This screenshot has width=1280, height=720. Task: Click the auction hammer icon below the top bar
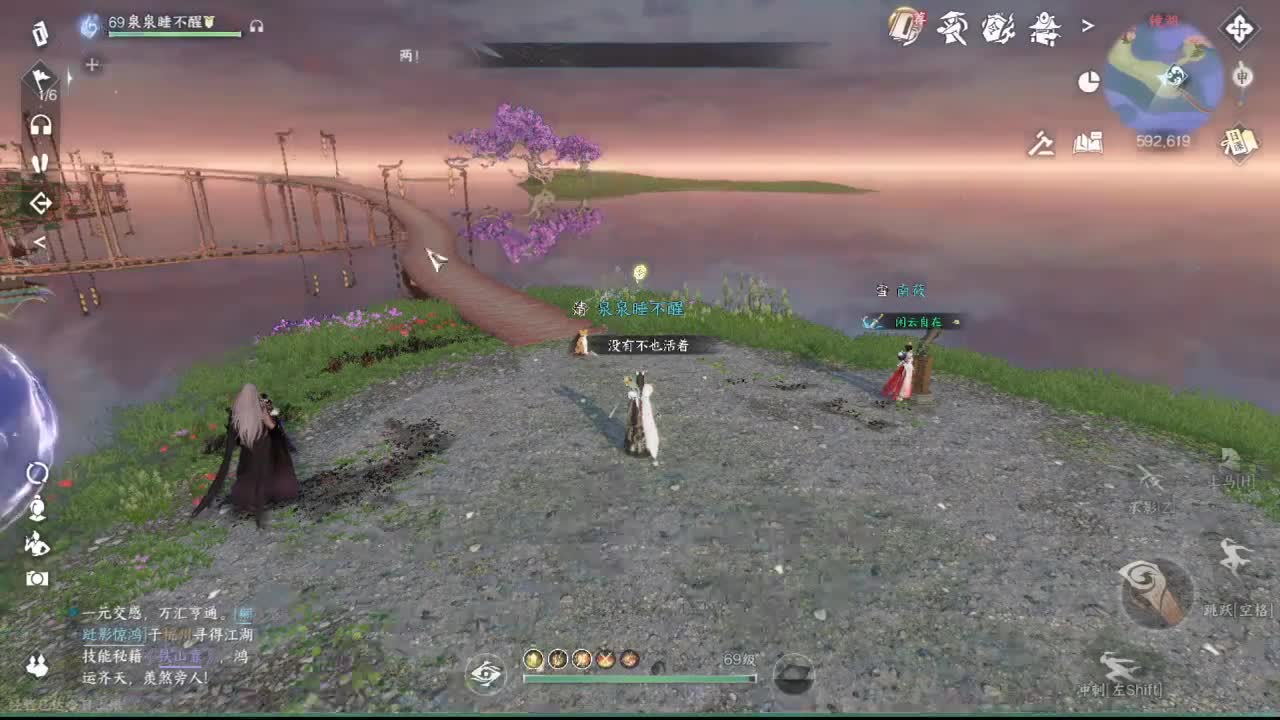[x=1042, y=143]
